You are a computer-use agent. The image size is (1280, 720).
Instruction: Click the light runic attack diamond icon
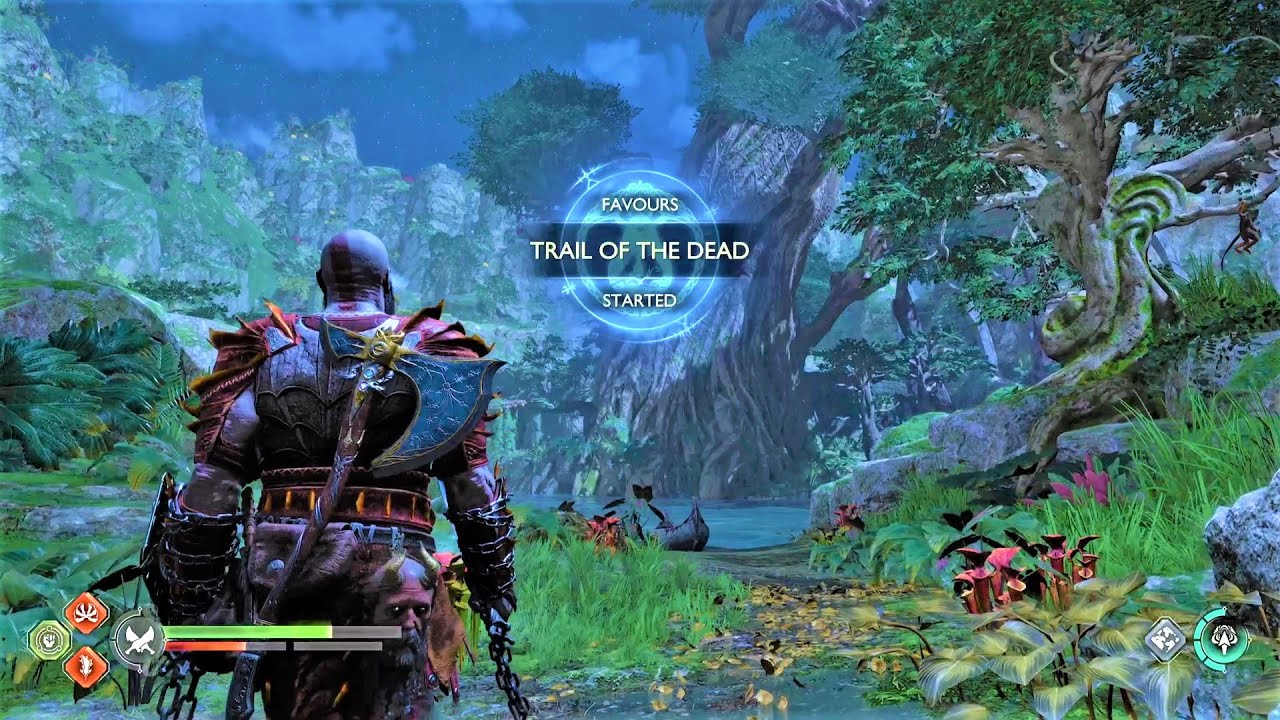pyautogui.click(x=85, y=611)
